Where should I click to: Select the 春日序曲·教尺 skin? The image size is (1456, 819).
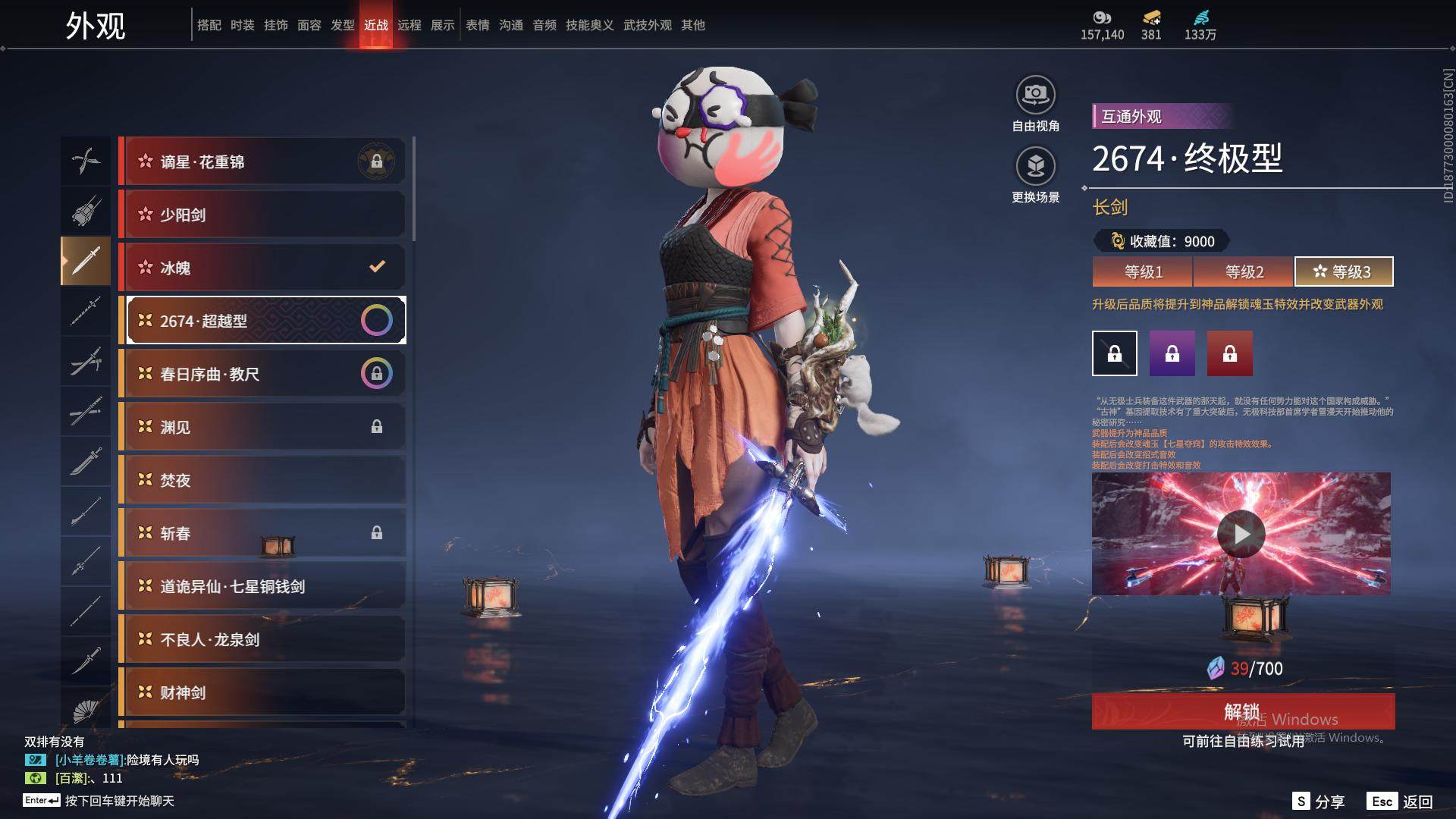point(262,374)
